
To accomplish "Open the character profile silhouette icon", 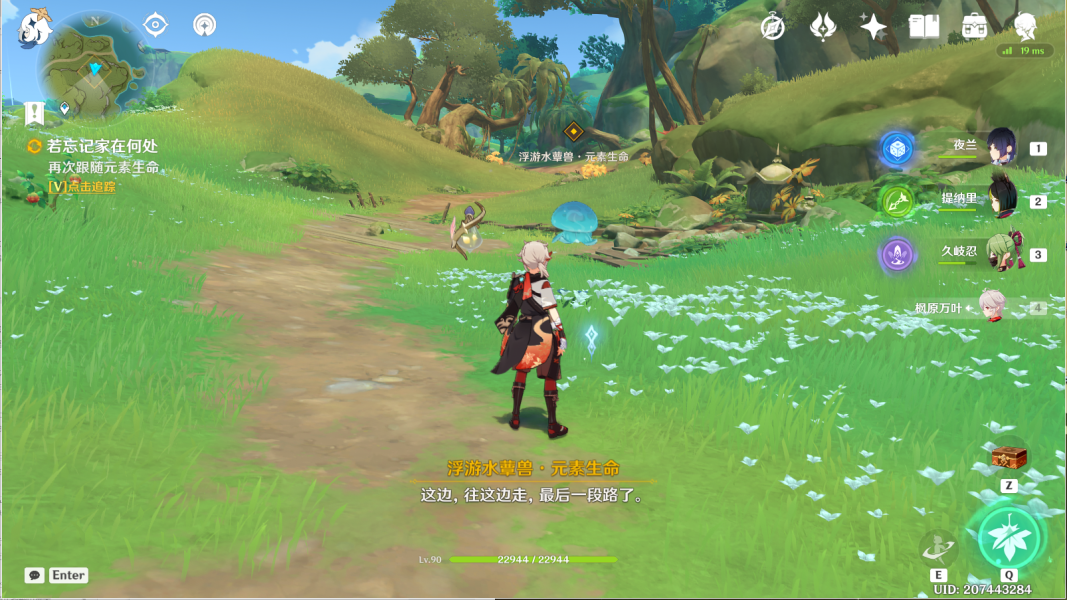I will point(1025,27).
